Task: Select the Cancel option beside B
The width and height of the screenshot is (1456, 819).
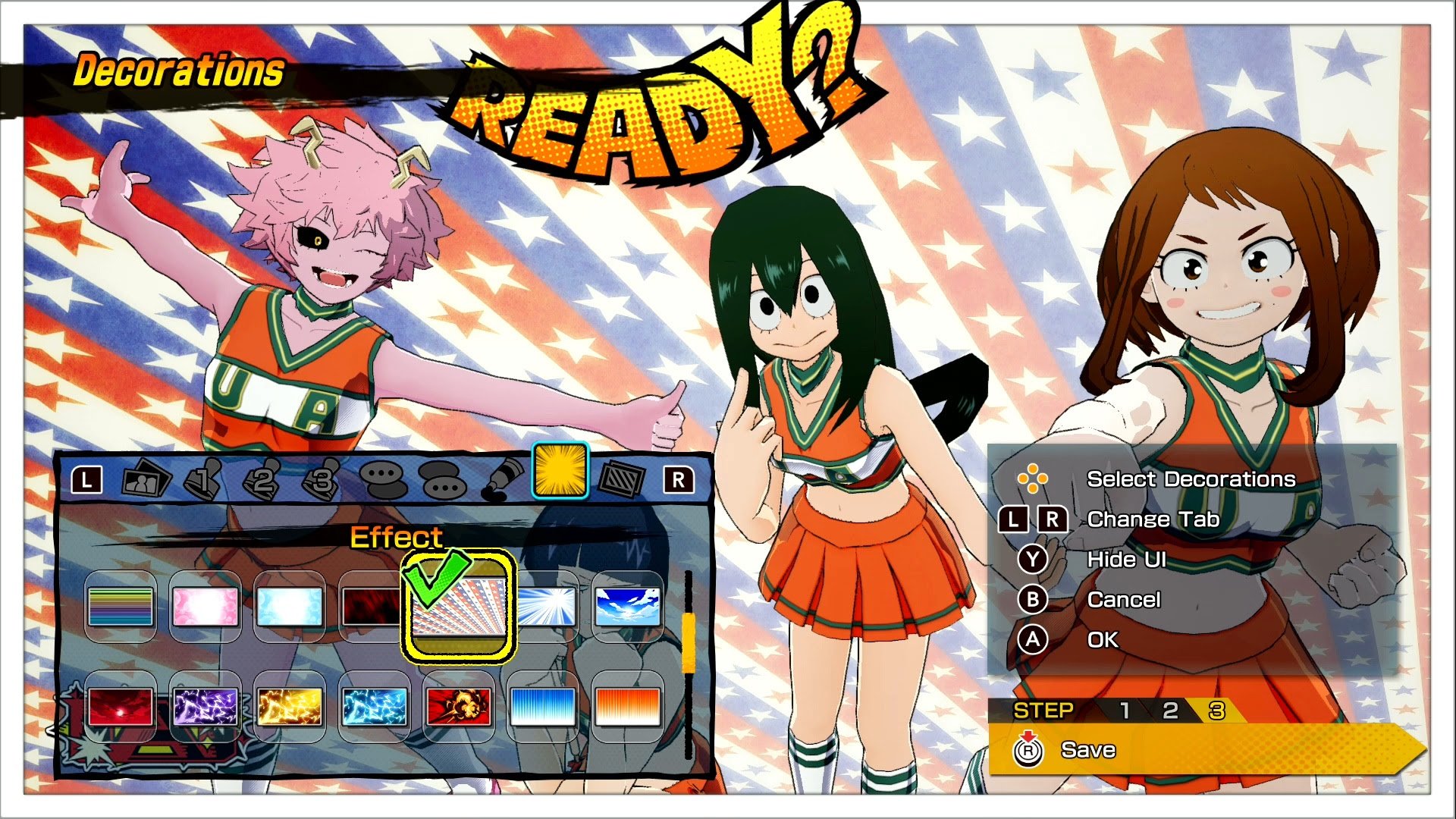Action: click(x=1125, y=599)
